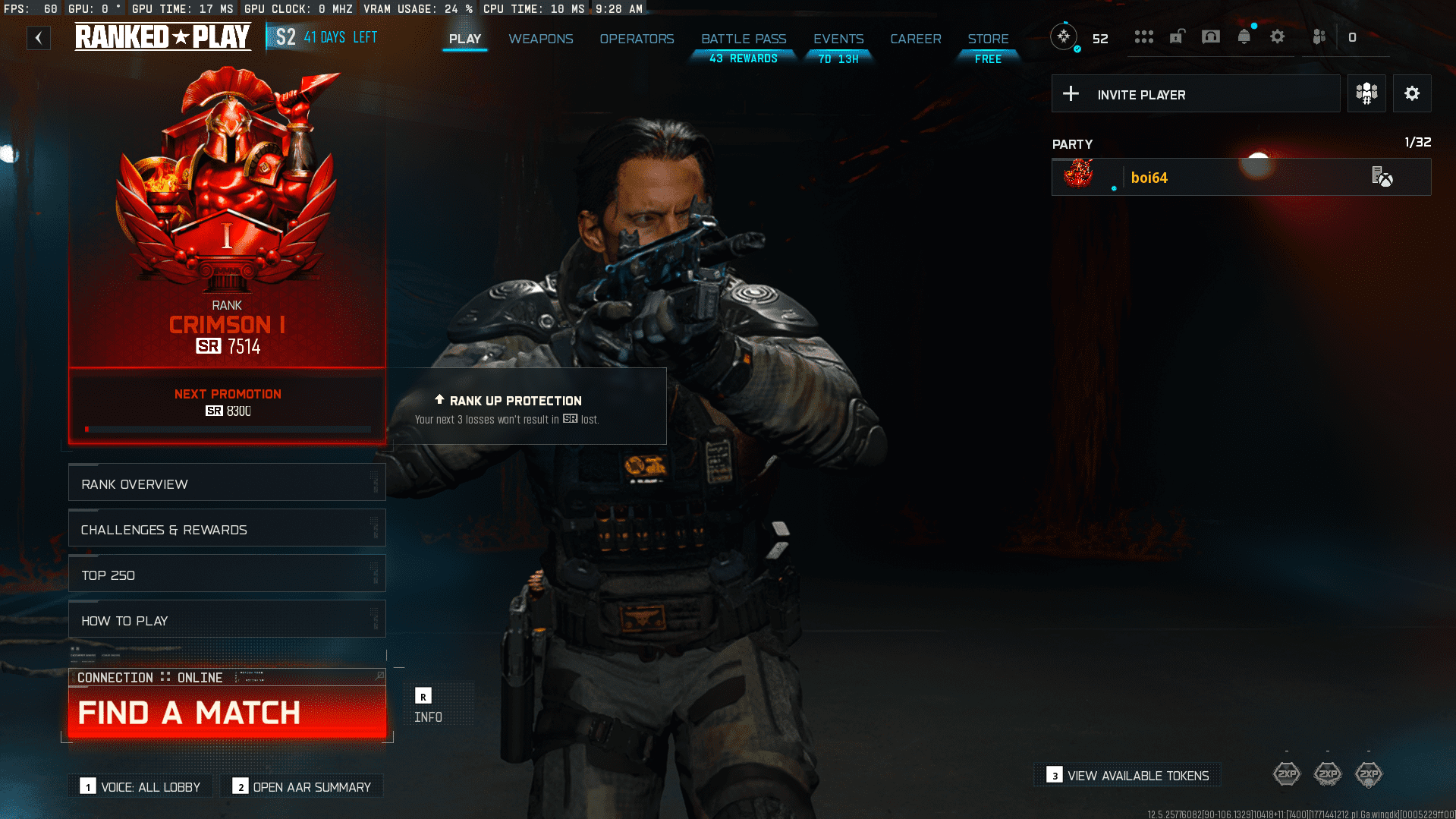The height and width of the screenshot is (819, 1456).
Task: Expand Challenges & Rewards section
Action: (226, 529)
